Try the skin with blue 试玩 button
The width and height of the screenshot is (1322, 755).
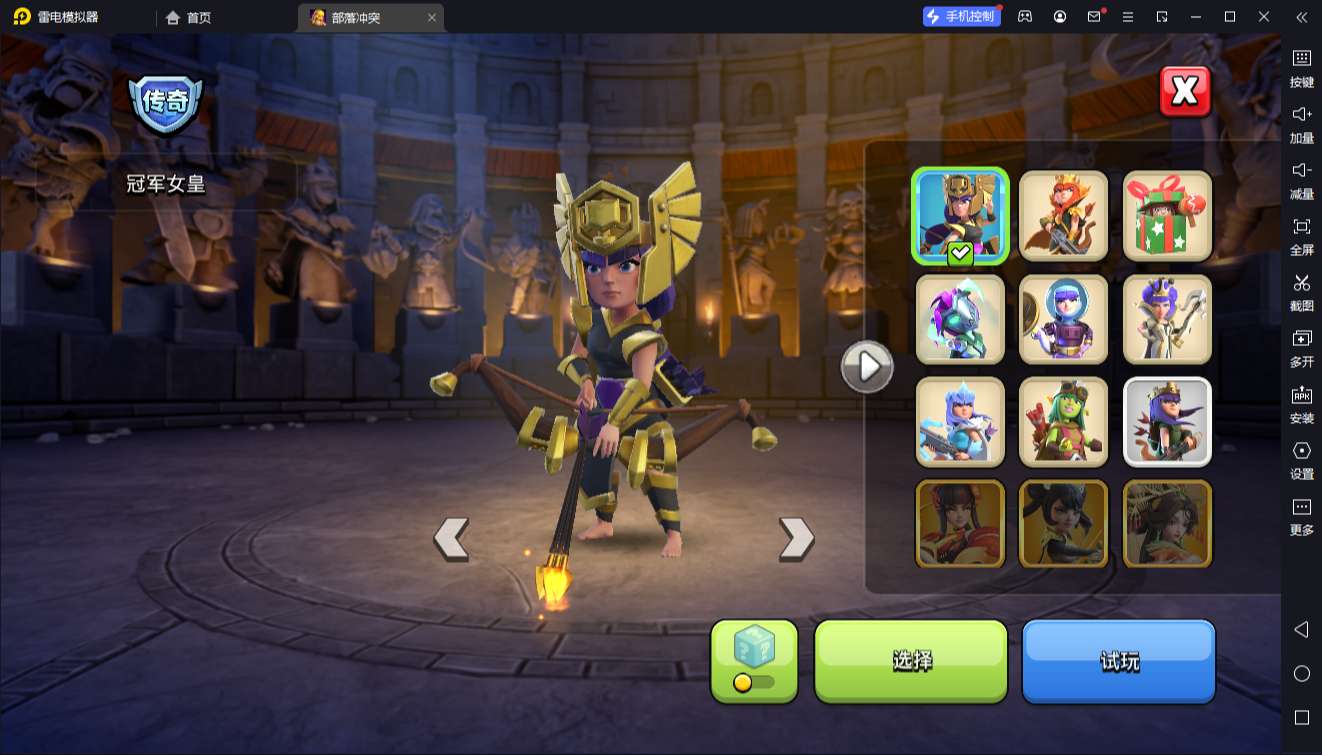1118,661
